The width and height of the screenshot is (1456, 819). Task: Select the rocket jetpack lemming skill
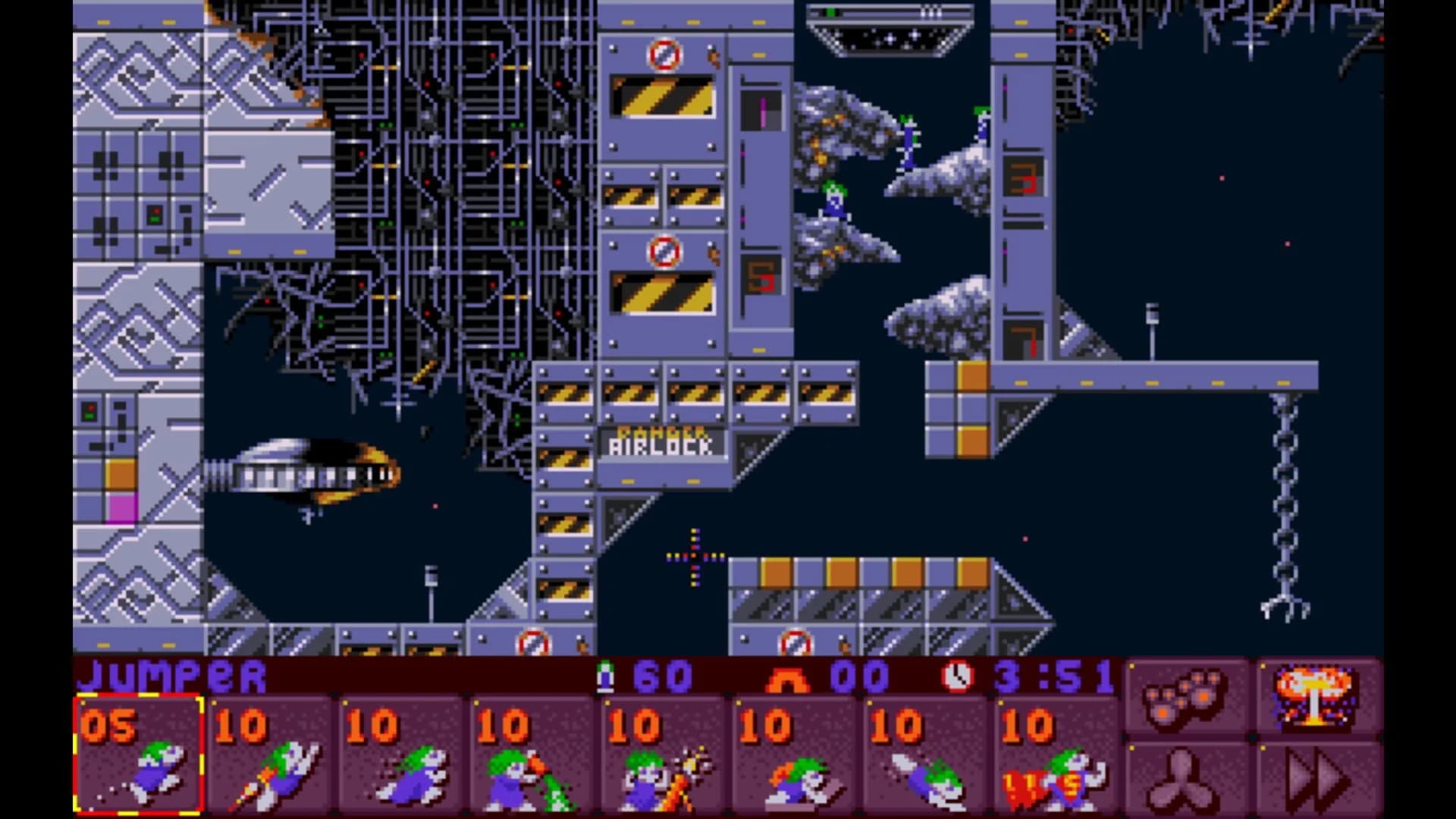tap(273, 766)
